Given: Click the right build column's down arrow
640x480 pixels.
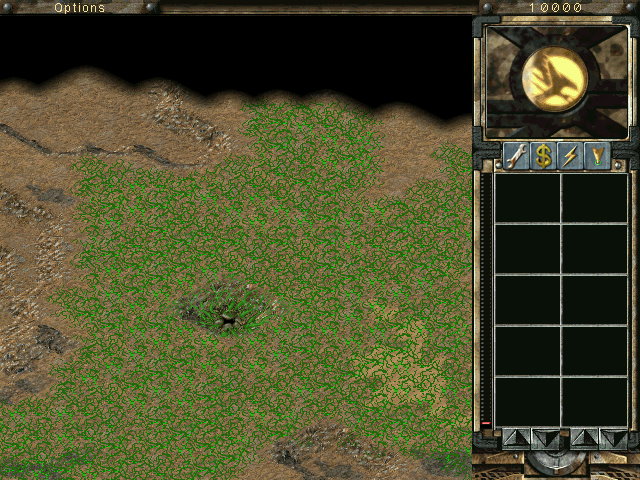Looking at the screenshot, I should 612,437.
